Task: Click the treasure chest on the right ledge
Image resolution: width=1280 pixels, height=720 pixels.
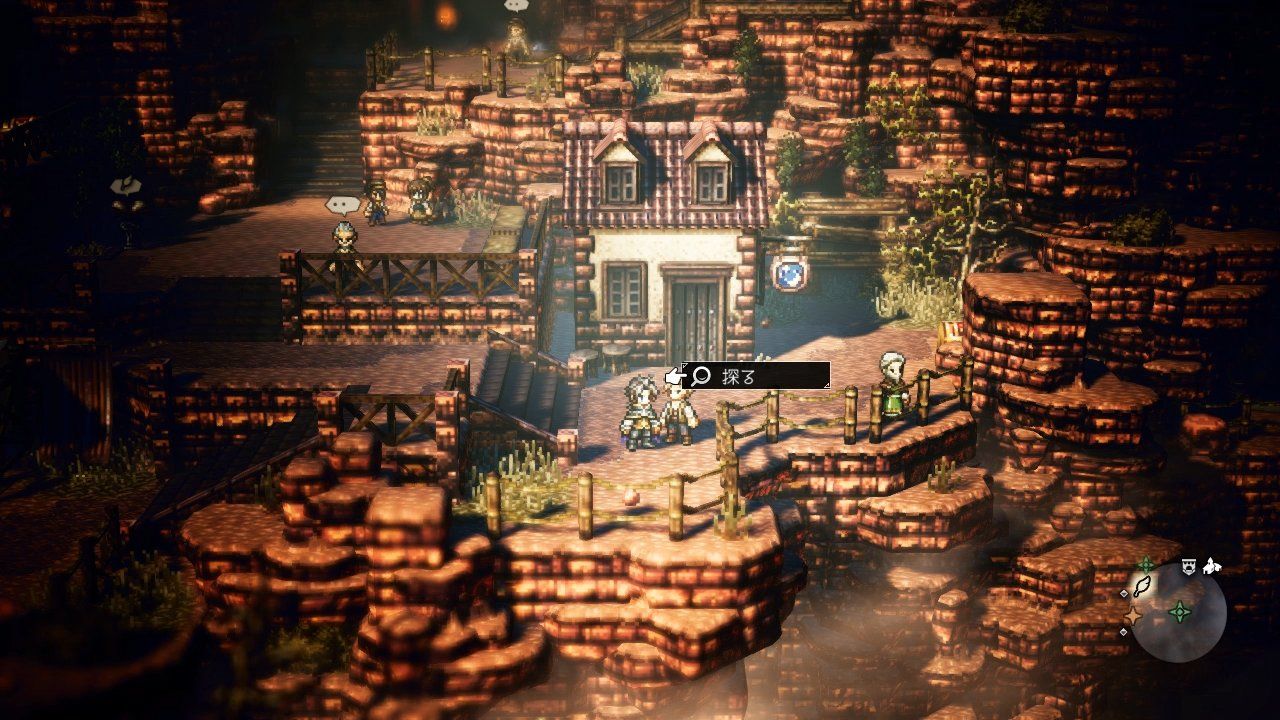Action: 948,330
